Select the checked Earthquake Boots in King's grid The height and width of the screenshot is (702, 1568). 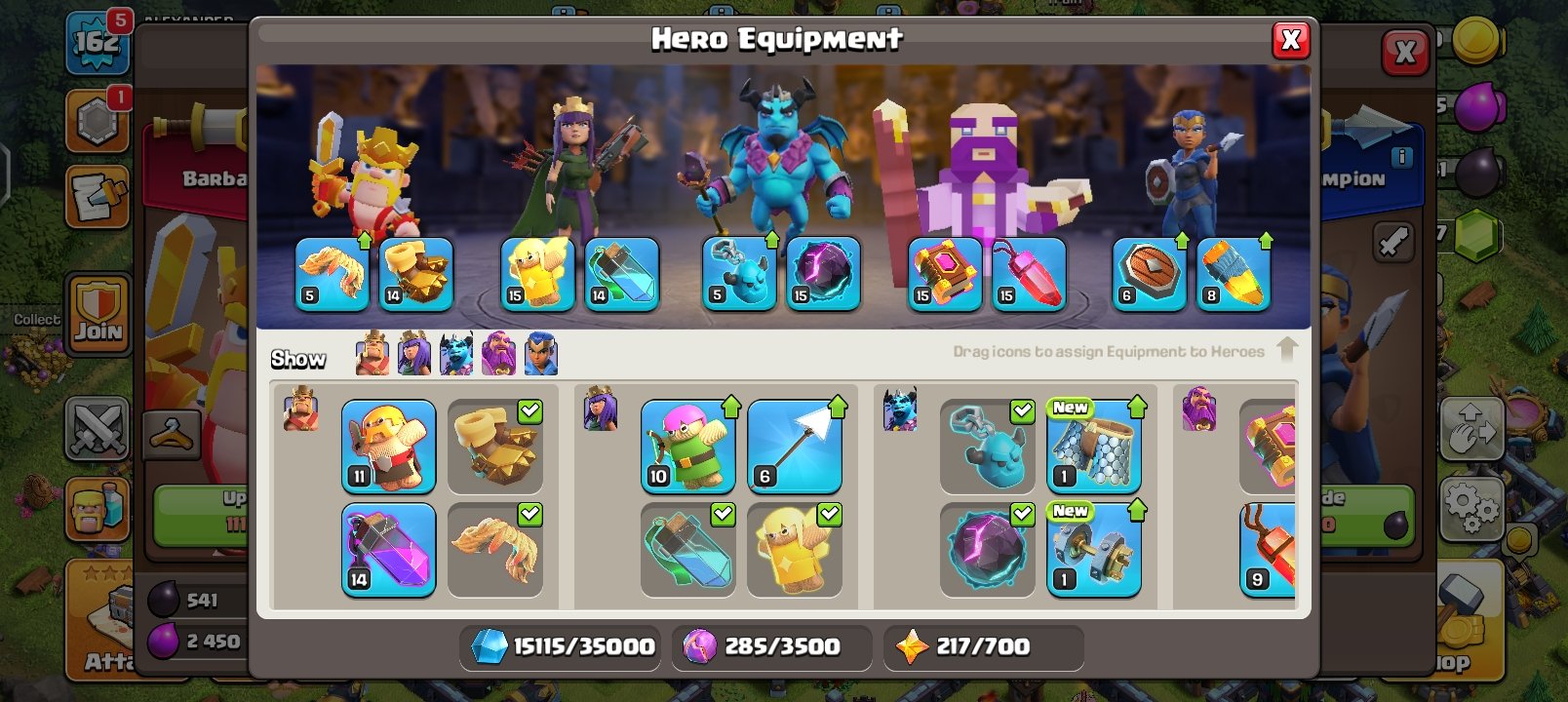click(x=495, y=446)
